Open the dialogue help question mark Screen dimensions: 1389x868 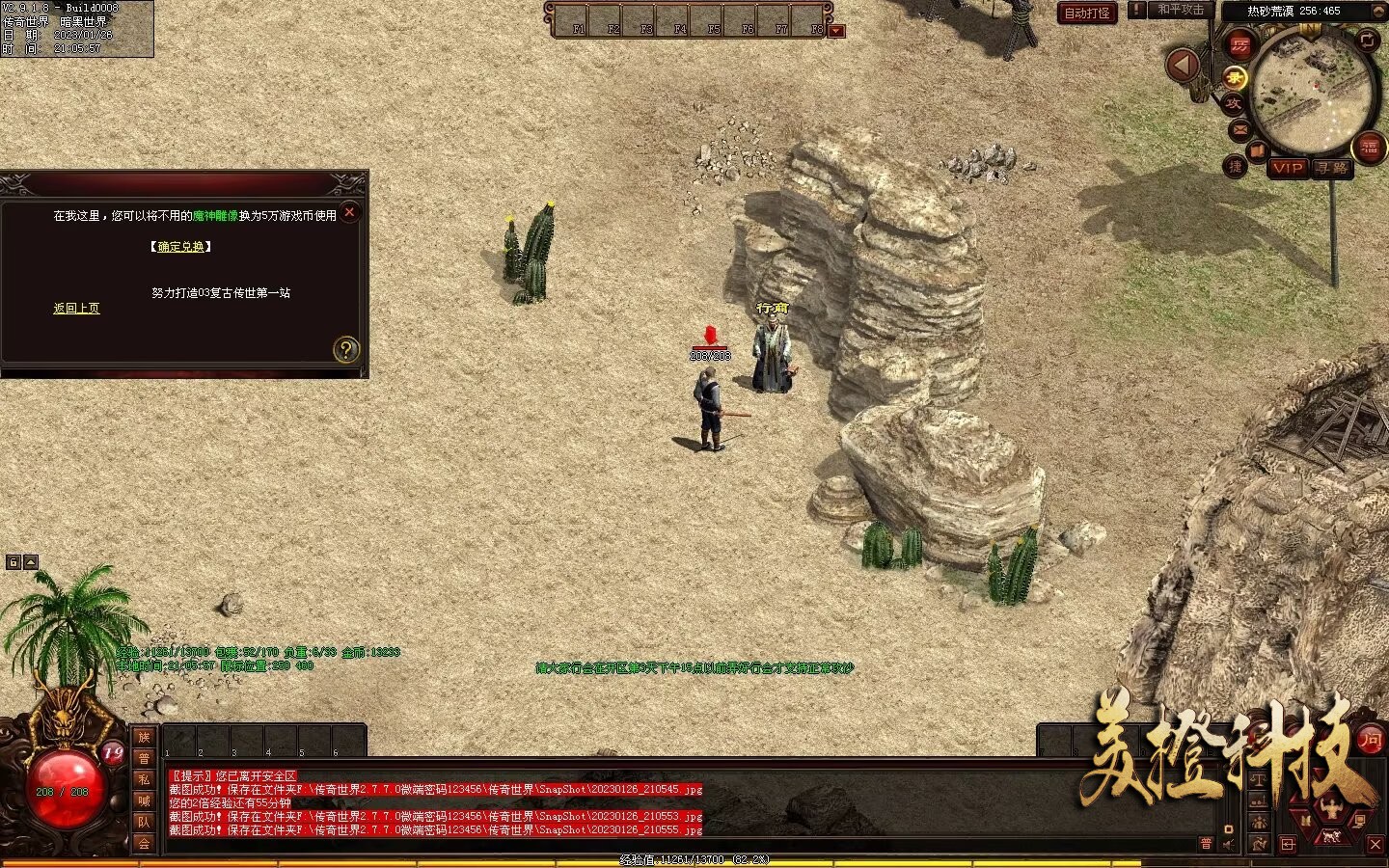(x=345, y=349)
